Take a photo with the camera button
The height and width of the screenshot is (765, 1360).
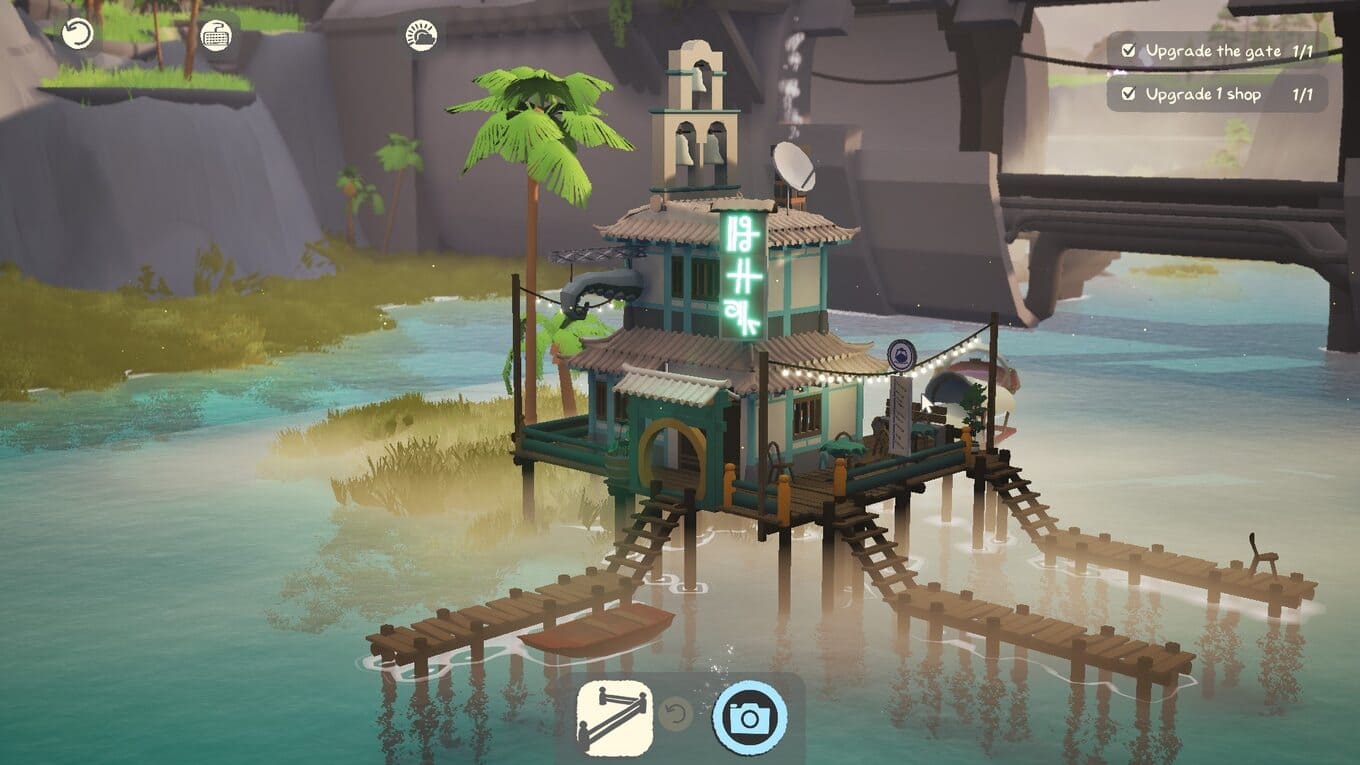pos(749,717)
